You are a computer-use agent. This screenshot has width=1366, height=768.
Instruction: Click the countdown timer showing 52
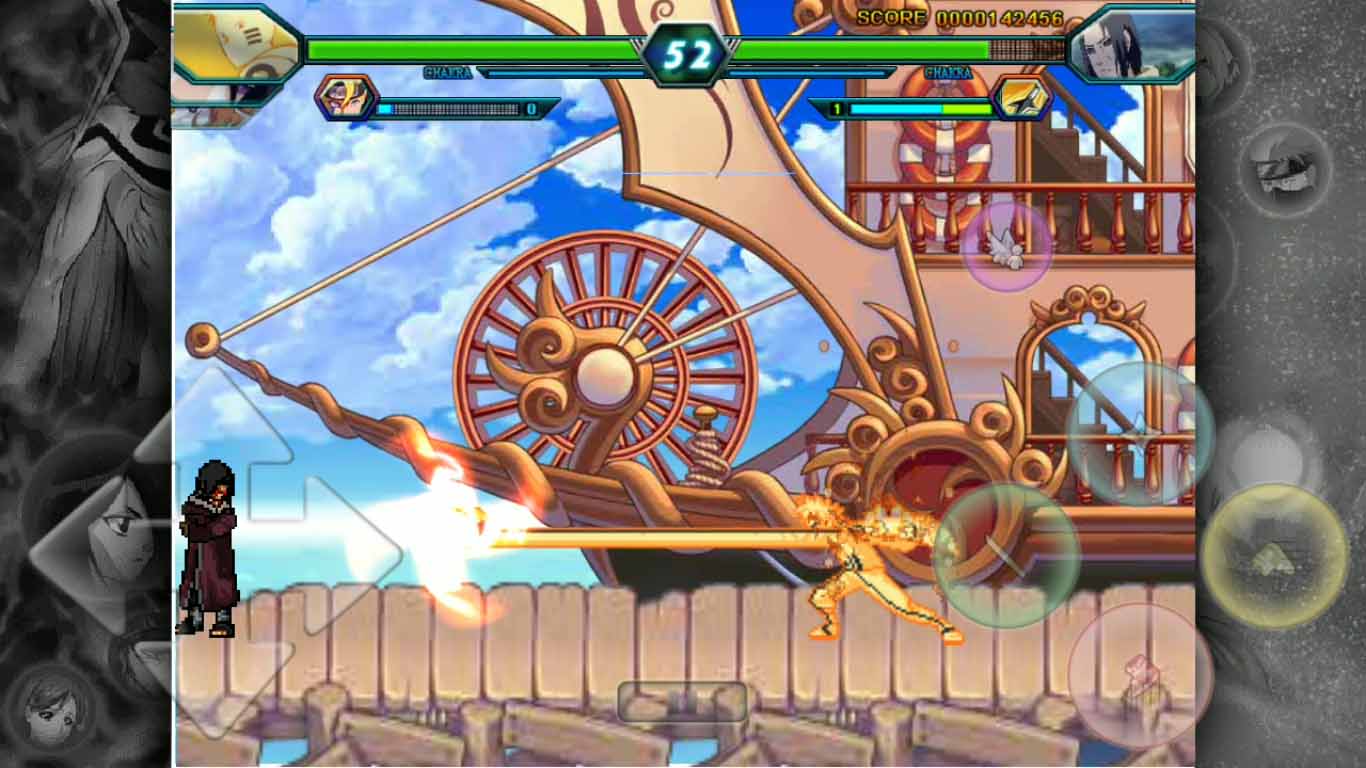pos(685,45)
